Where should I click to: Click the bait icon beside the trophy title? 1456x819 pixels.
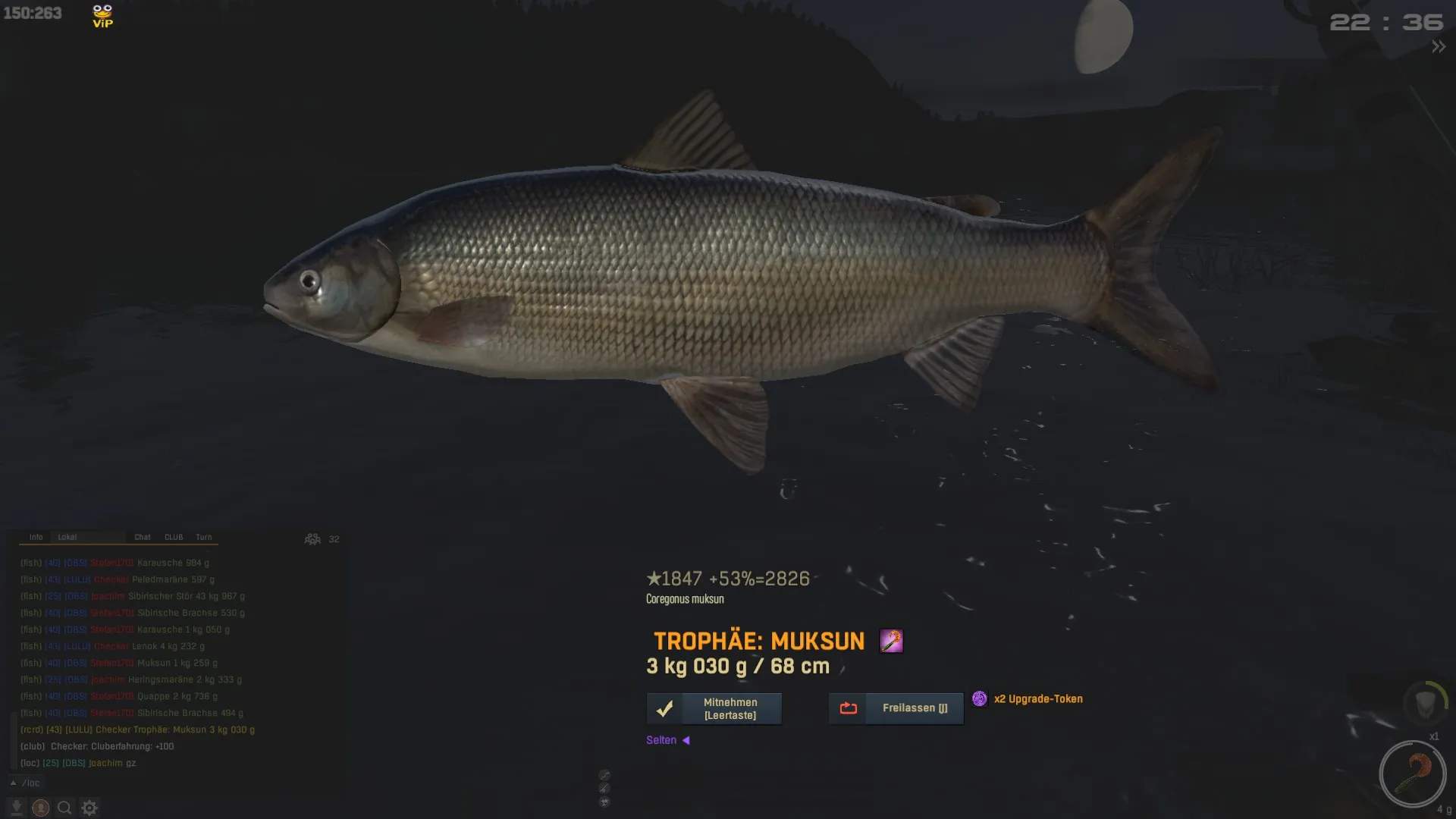tap(891, 642)
